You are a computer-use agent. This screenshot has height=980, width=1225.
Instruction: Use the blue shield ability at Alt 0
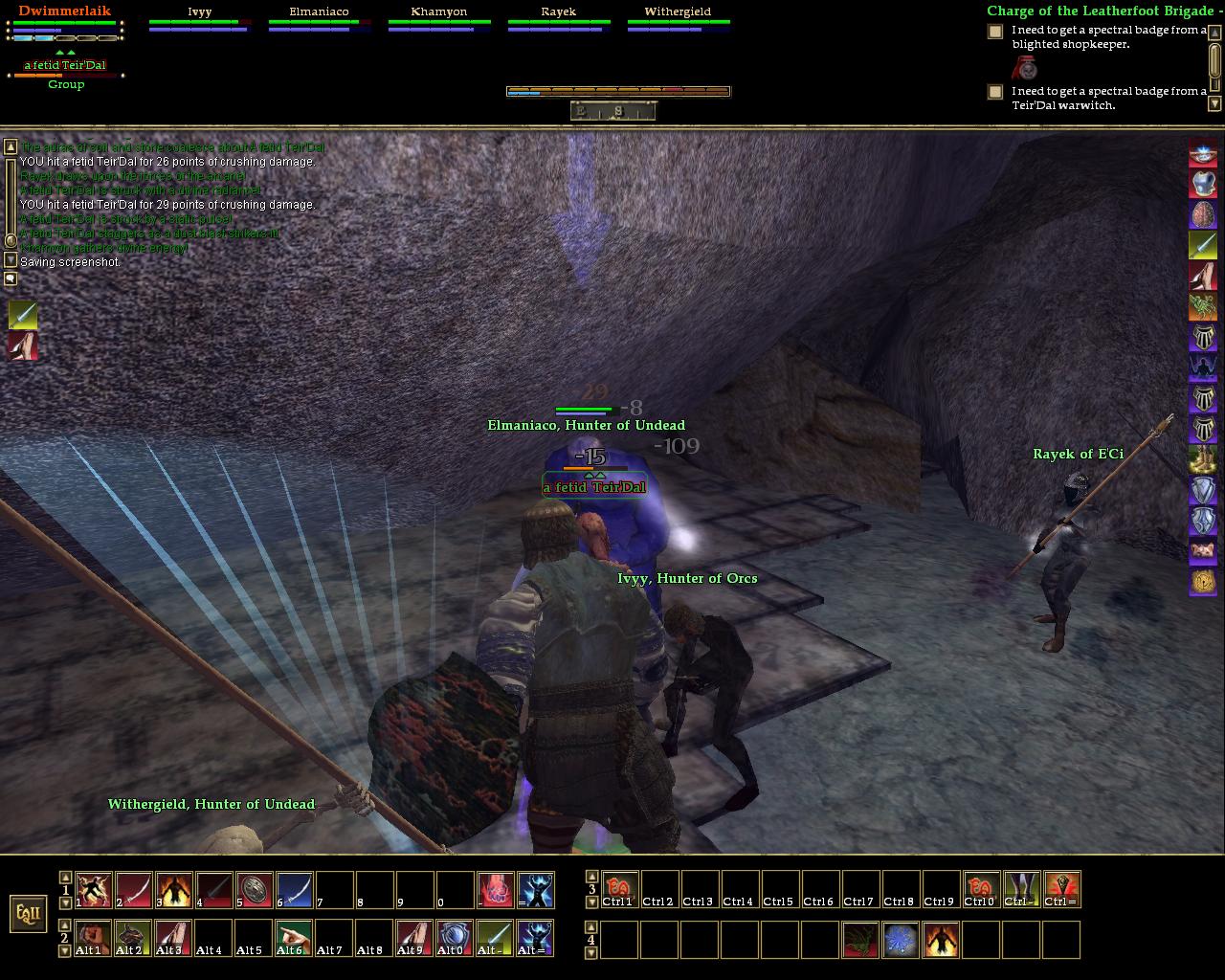456,939
